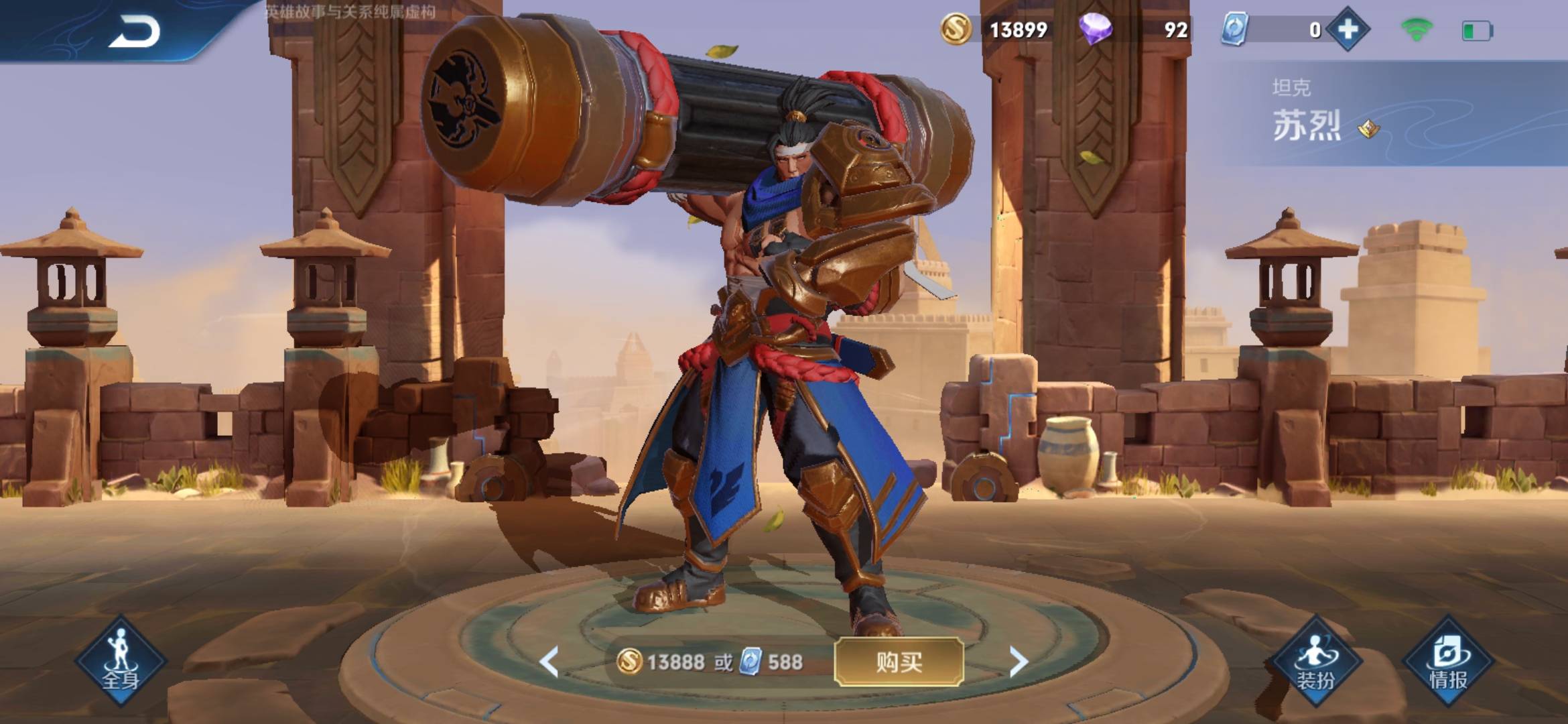Tap the gold coin currency icon
This screenshot has width=1568, height=724.
956,29
